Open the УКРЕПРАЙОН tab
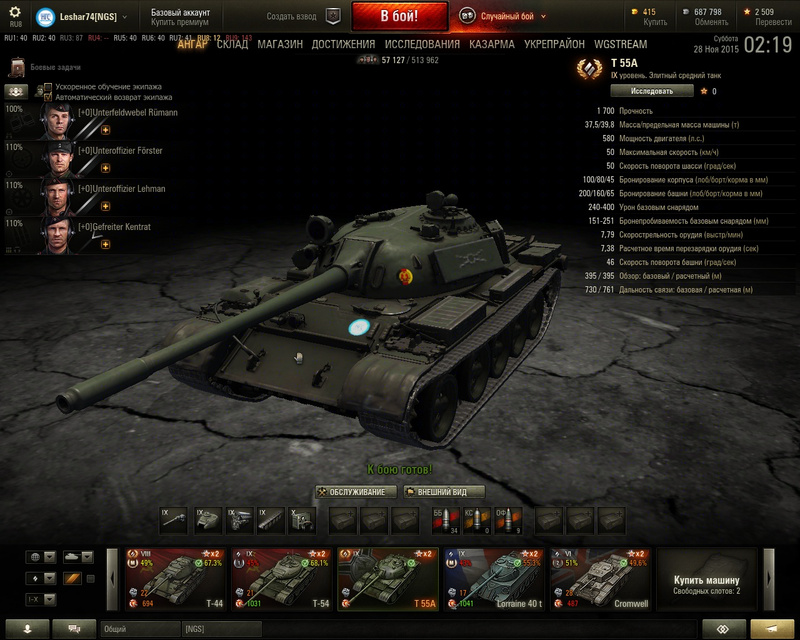Image resolution: width=800 pixels, height=640 pixels. (x=554, y=45)
